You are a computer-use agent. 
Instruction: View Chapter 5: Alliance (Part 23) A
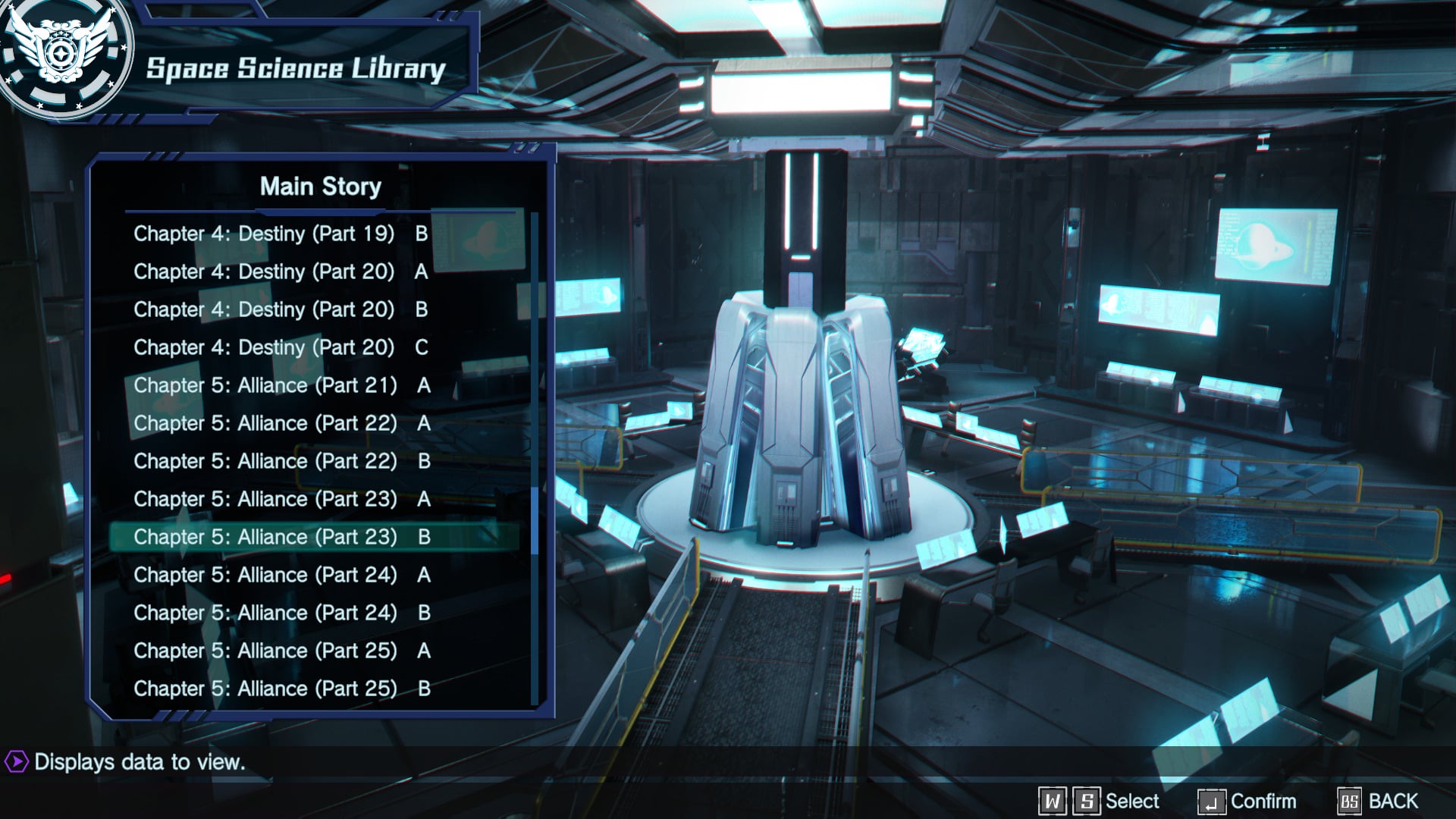click(282, 499)
